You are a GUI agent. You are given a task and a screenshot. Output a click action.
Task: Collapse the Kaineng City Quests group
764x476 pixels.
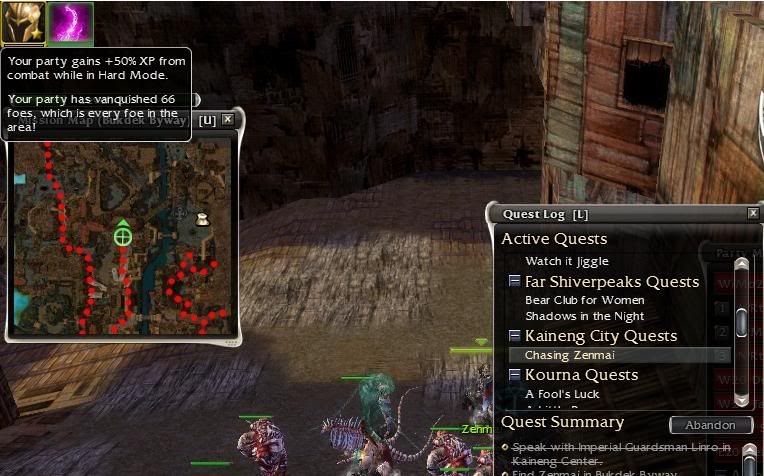click(x=514, y=336)
